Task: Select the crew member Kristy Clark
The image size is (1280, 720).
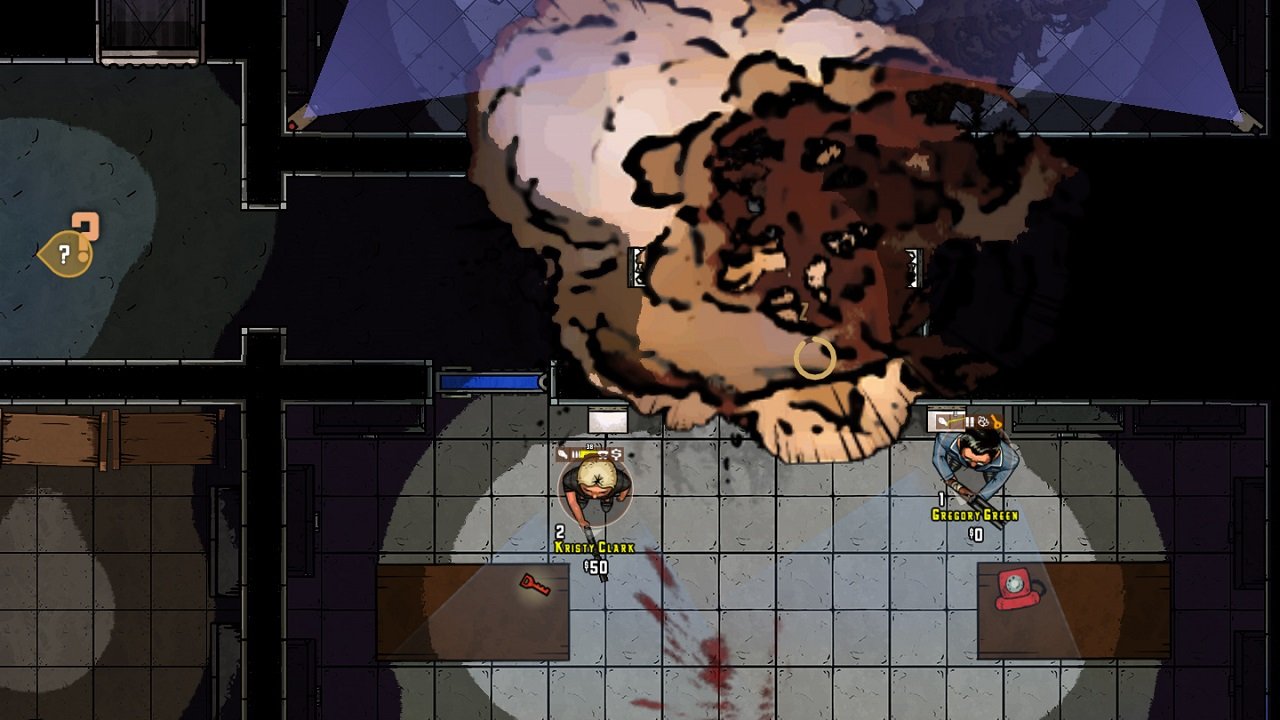Action: click(x=595, y=488)
